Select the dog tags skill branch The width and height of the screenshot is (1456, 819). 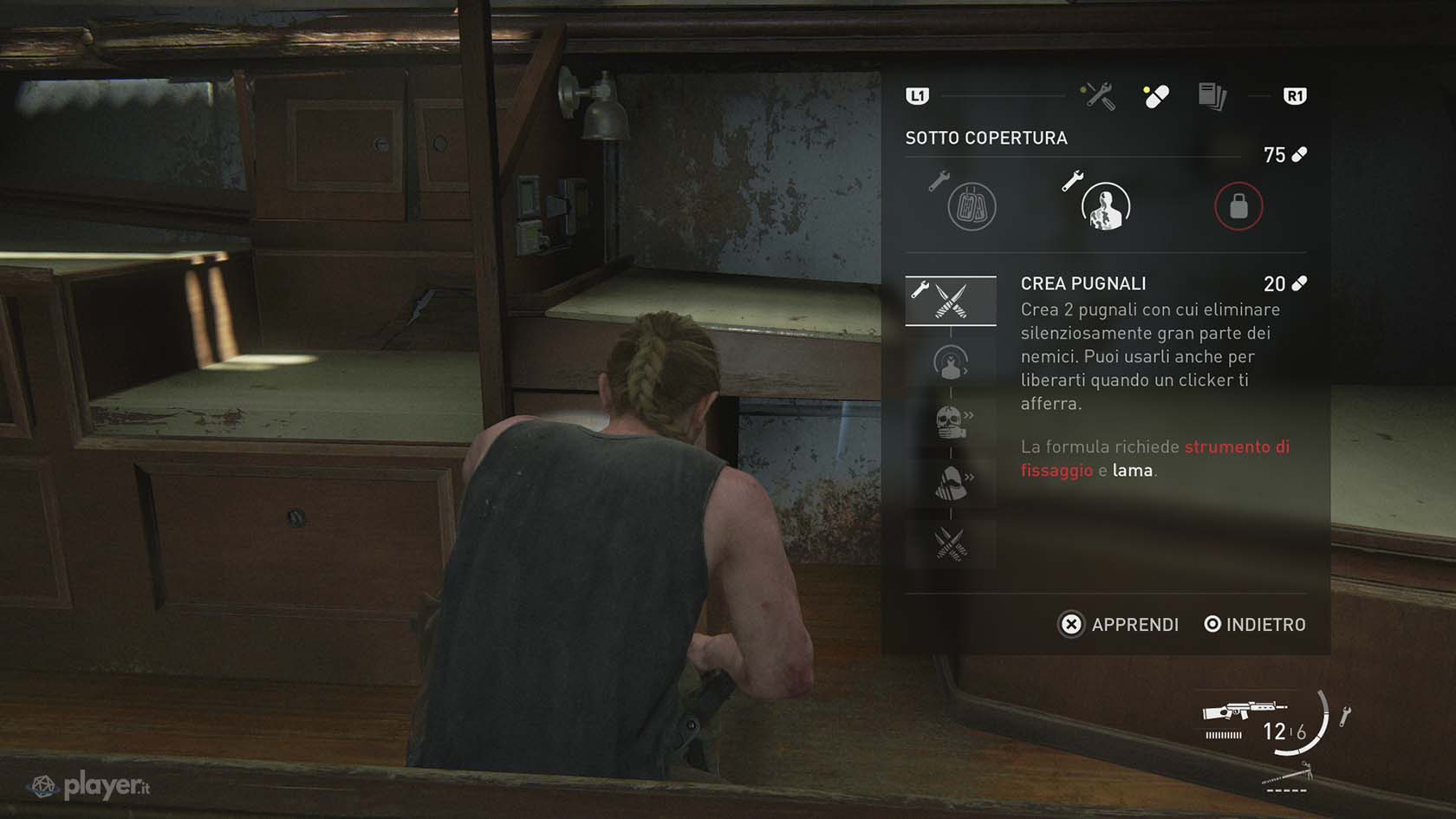(x=972, y=206)
